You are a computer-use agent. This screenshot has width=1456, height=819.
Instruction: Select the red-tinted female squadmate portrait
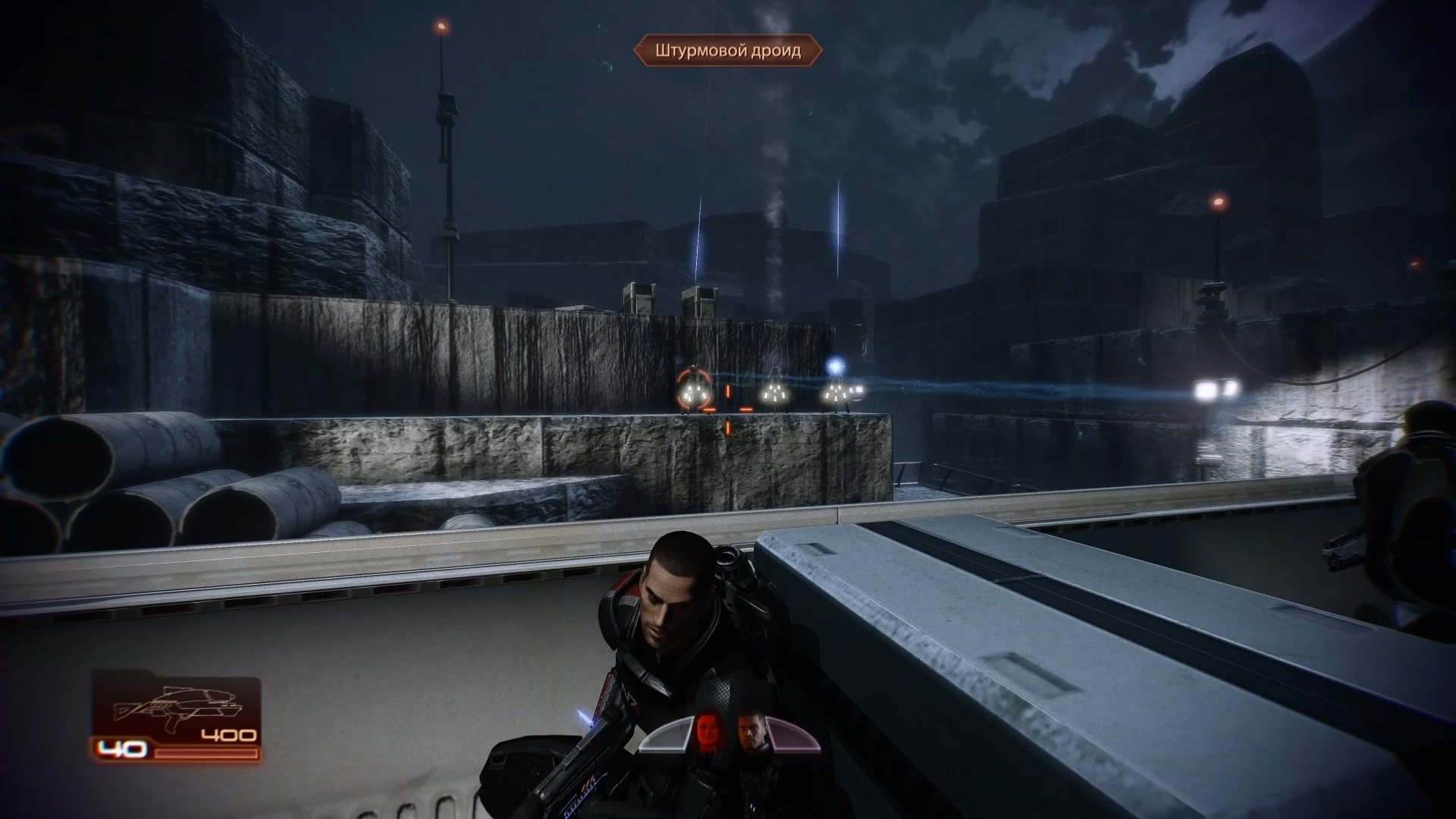coord(708,731)
